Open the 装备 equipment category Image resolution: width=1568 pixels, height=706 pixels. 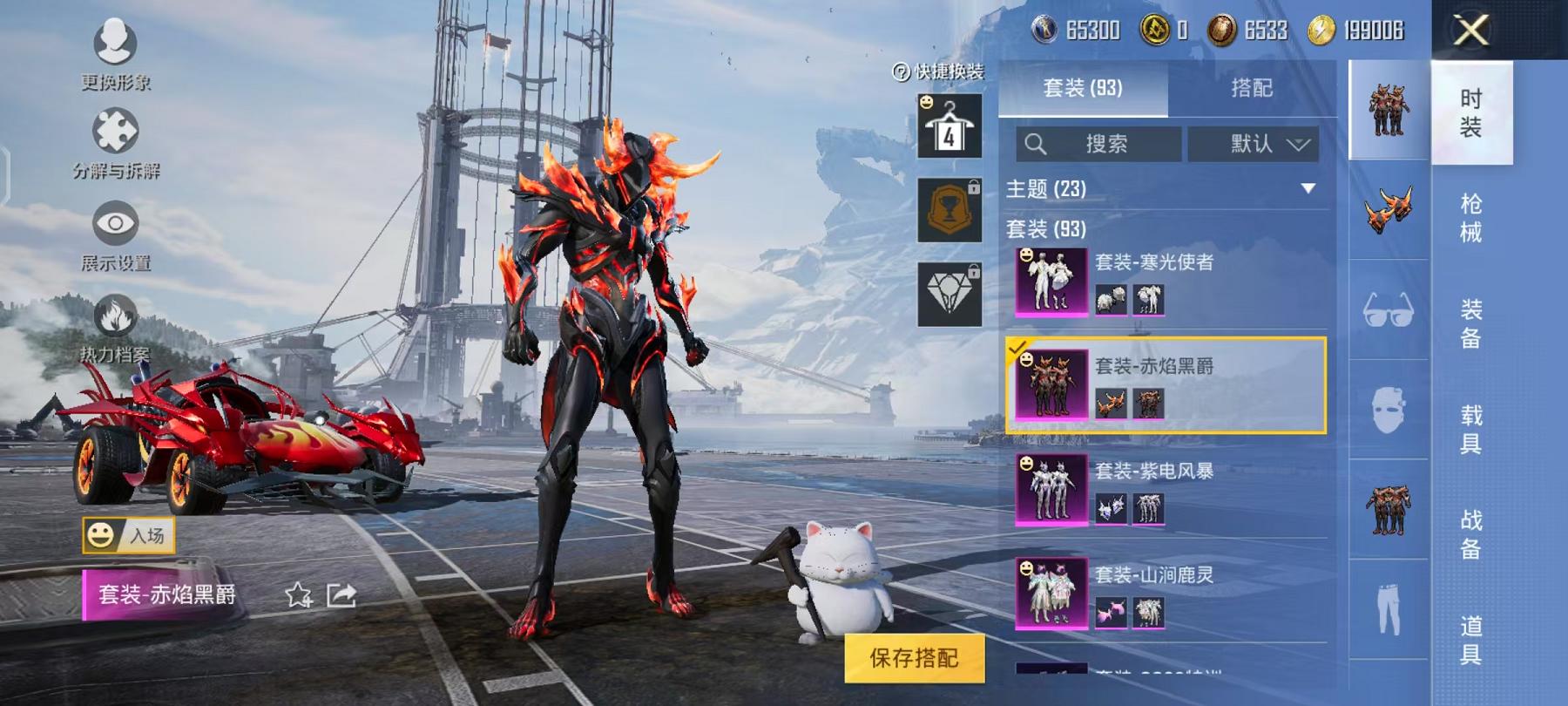pos(1470,323)
